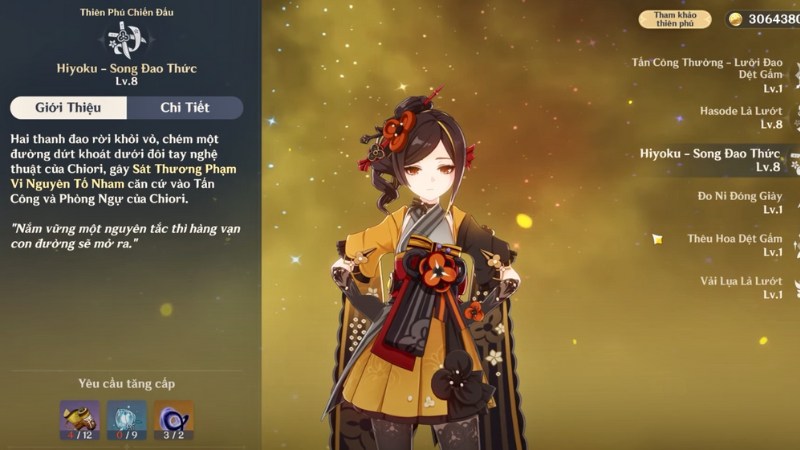Show the Thêu Hoa Dệt Gấm talent
Screen dimensions: 800x450
[734, 245]
